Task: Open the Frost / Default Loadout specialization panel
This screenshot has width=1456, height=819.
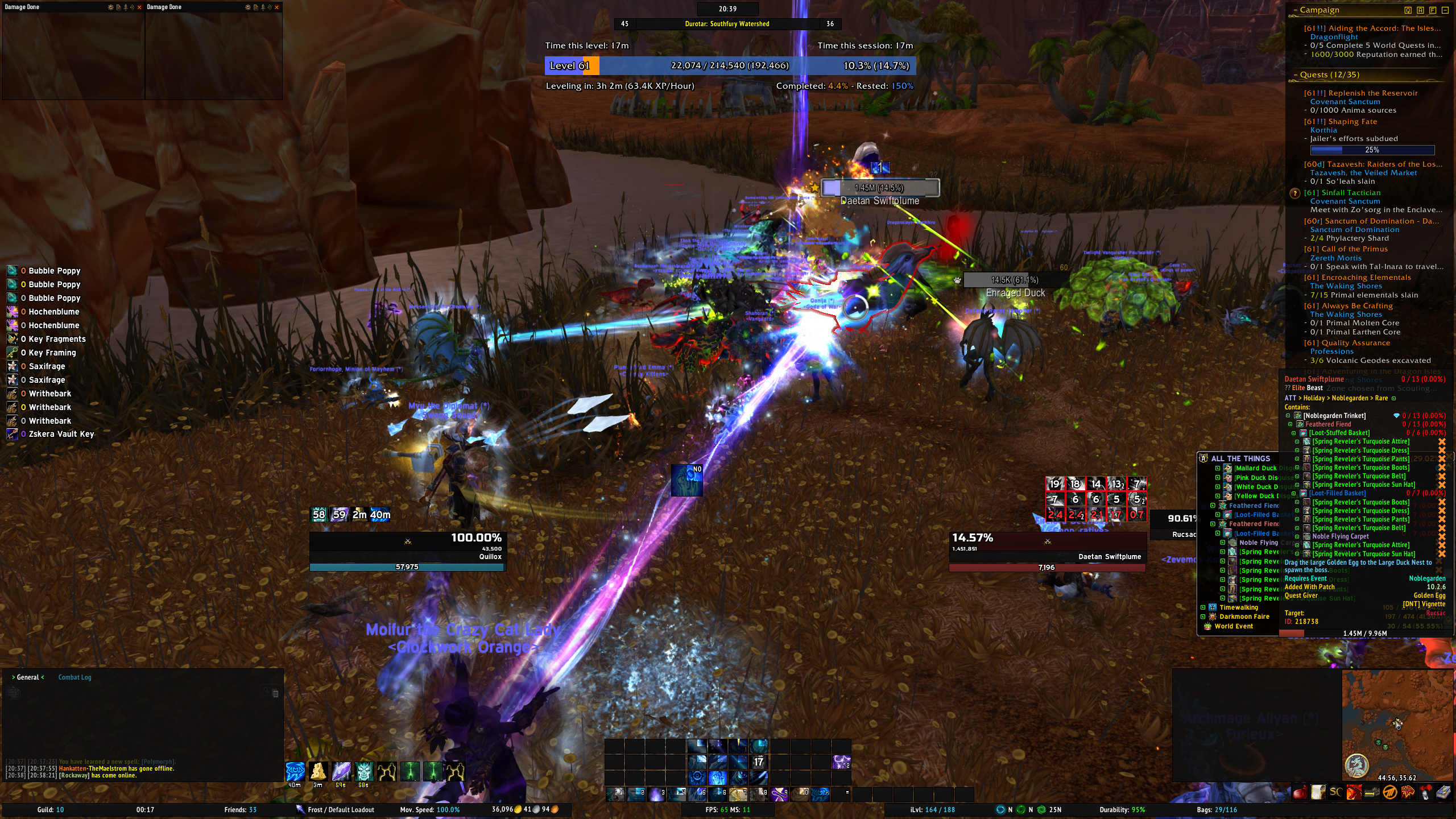Action: (340, 810)
